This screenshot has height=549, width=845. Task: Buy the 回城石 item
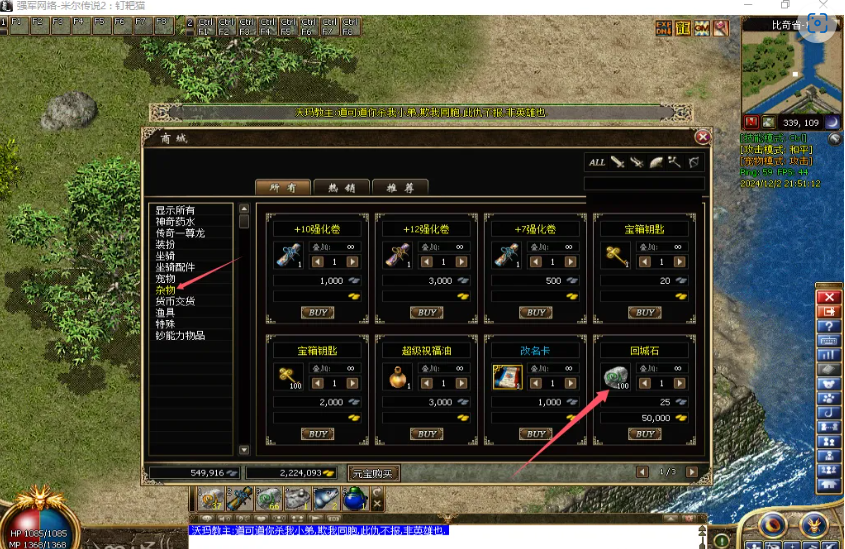click(x=644, y=434)
